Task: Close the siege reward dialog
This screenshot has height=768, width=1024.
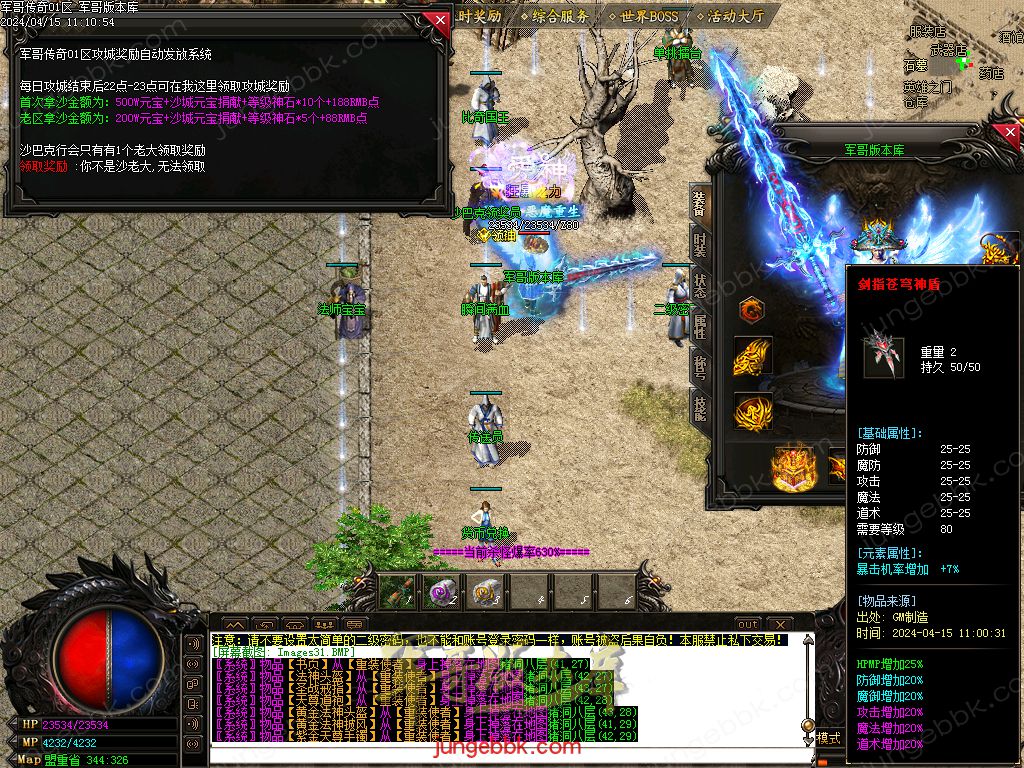Action: (437, 19)
